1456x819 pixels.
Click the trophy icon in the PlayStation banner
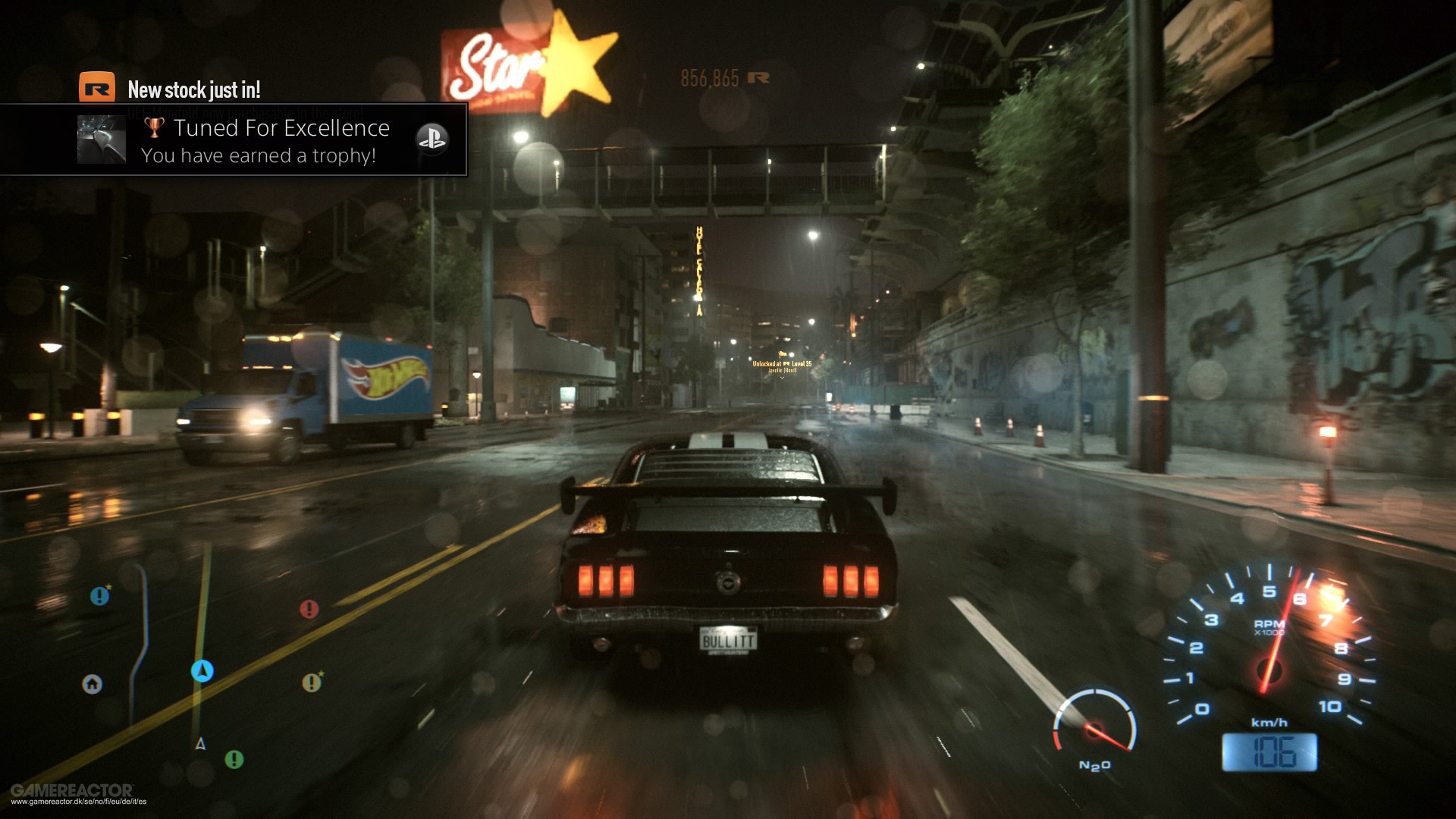point(154,128)
